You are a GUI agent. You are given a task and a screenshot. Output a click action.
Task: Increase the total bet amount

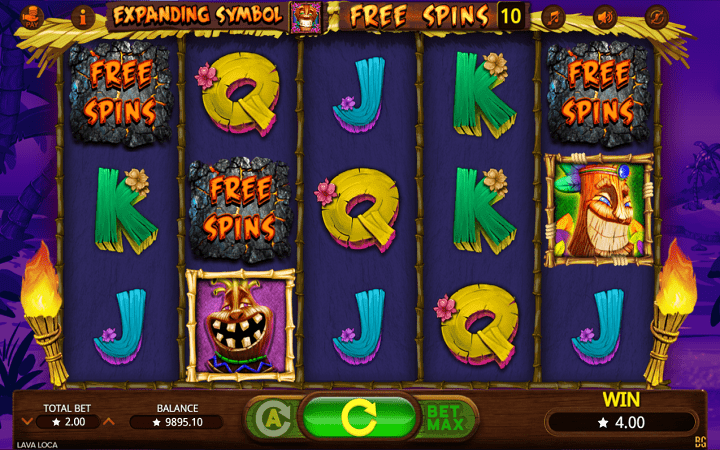pyautogui.click(x=109, y=422)
